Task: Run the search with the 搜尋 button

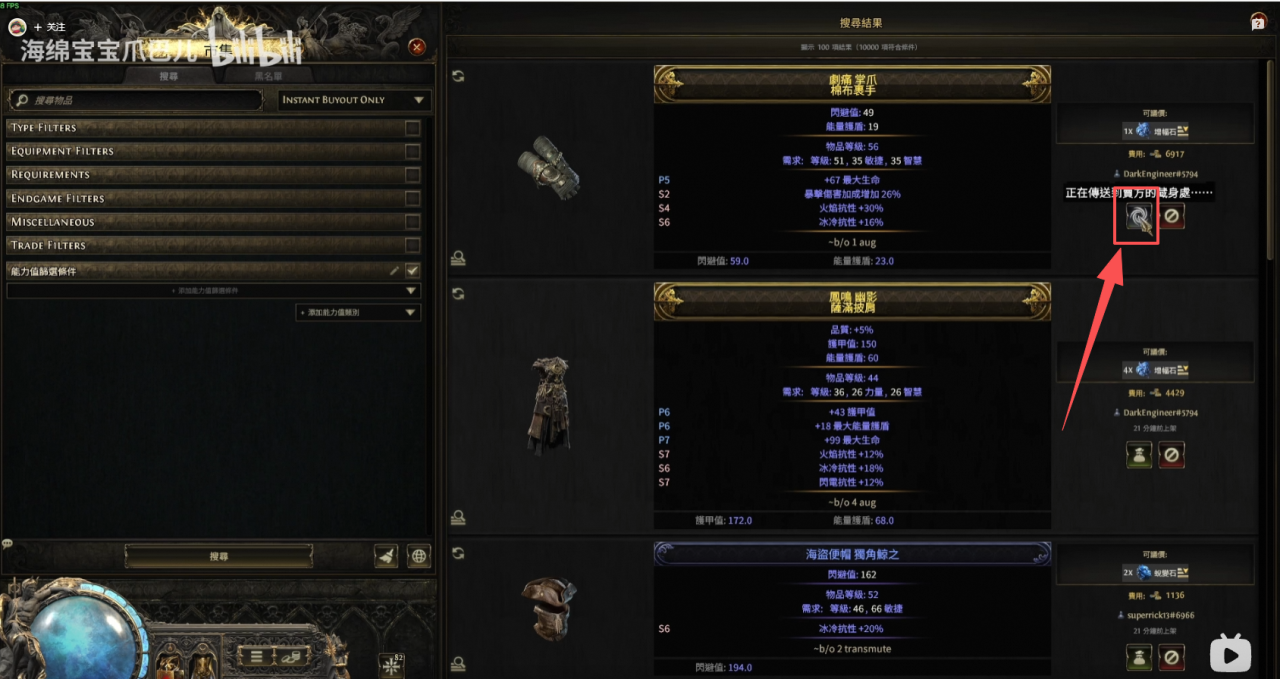Action: (219, 556)
